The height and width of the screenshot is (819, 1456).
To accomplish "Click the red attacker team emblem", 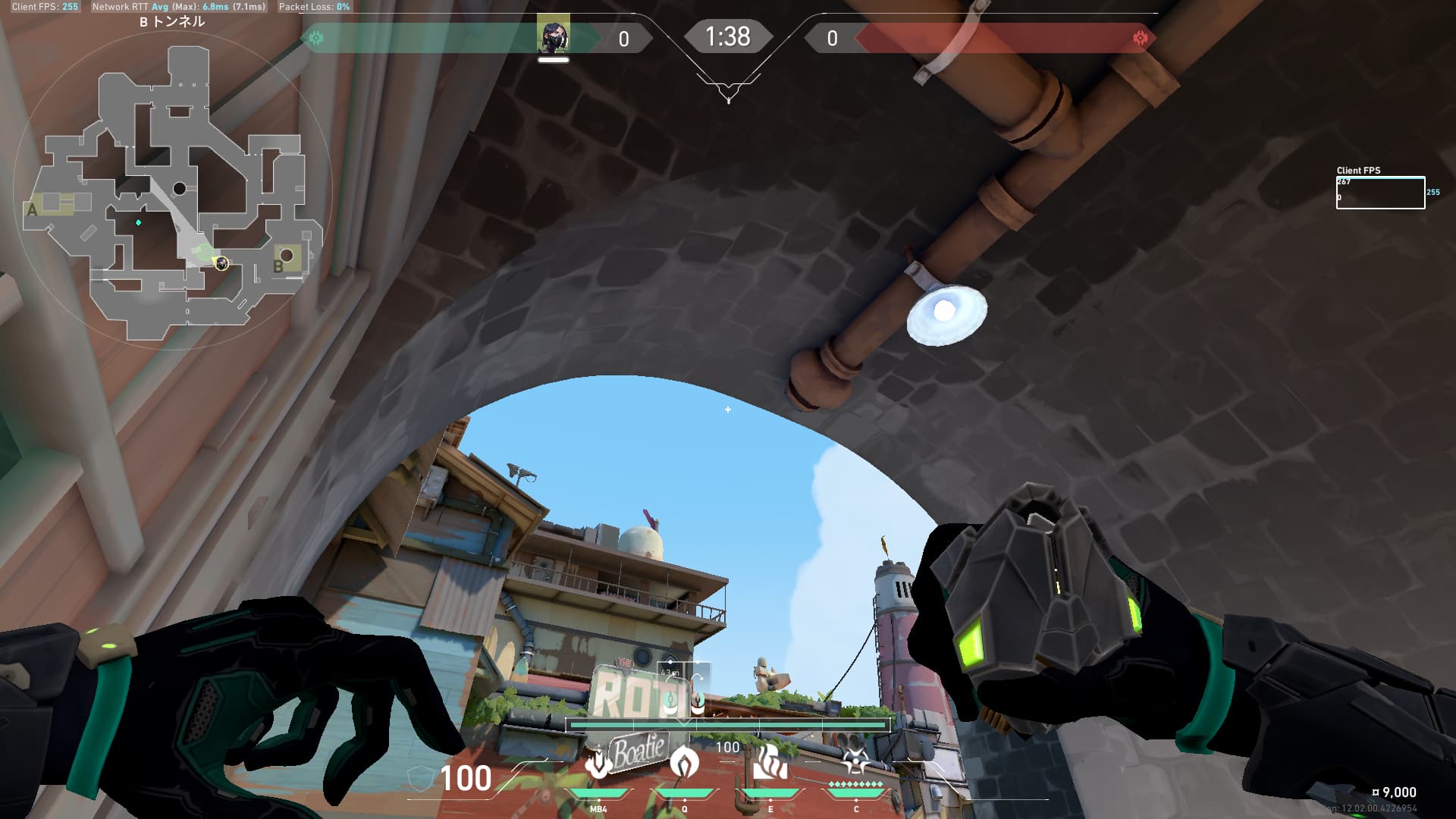I will 1139,38.
